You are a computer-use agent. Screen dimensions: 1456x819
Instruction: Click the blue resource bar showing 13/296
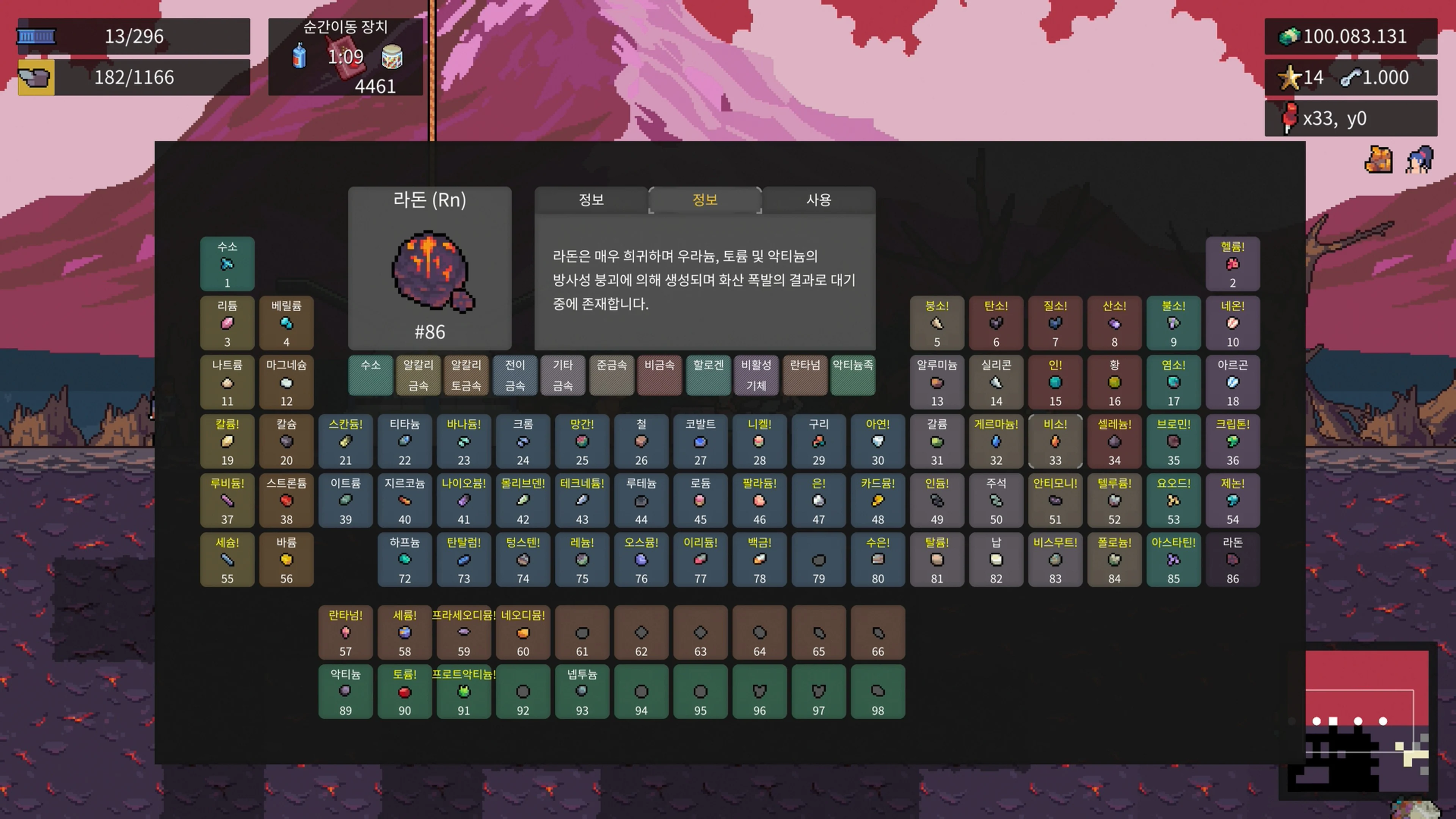click(x=134, y=36)
